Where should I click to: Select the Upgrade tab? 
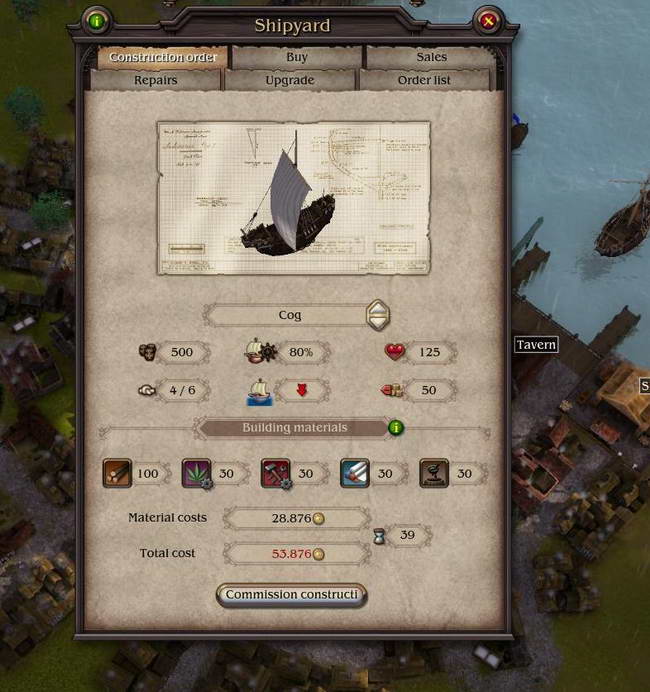pos(290,80)
